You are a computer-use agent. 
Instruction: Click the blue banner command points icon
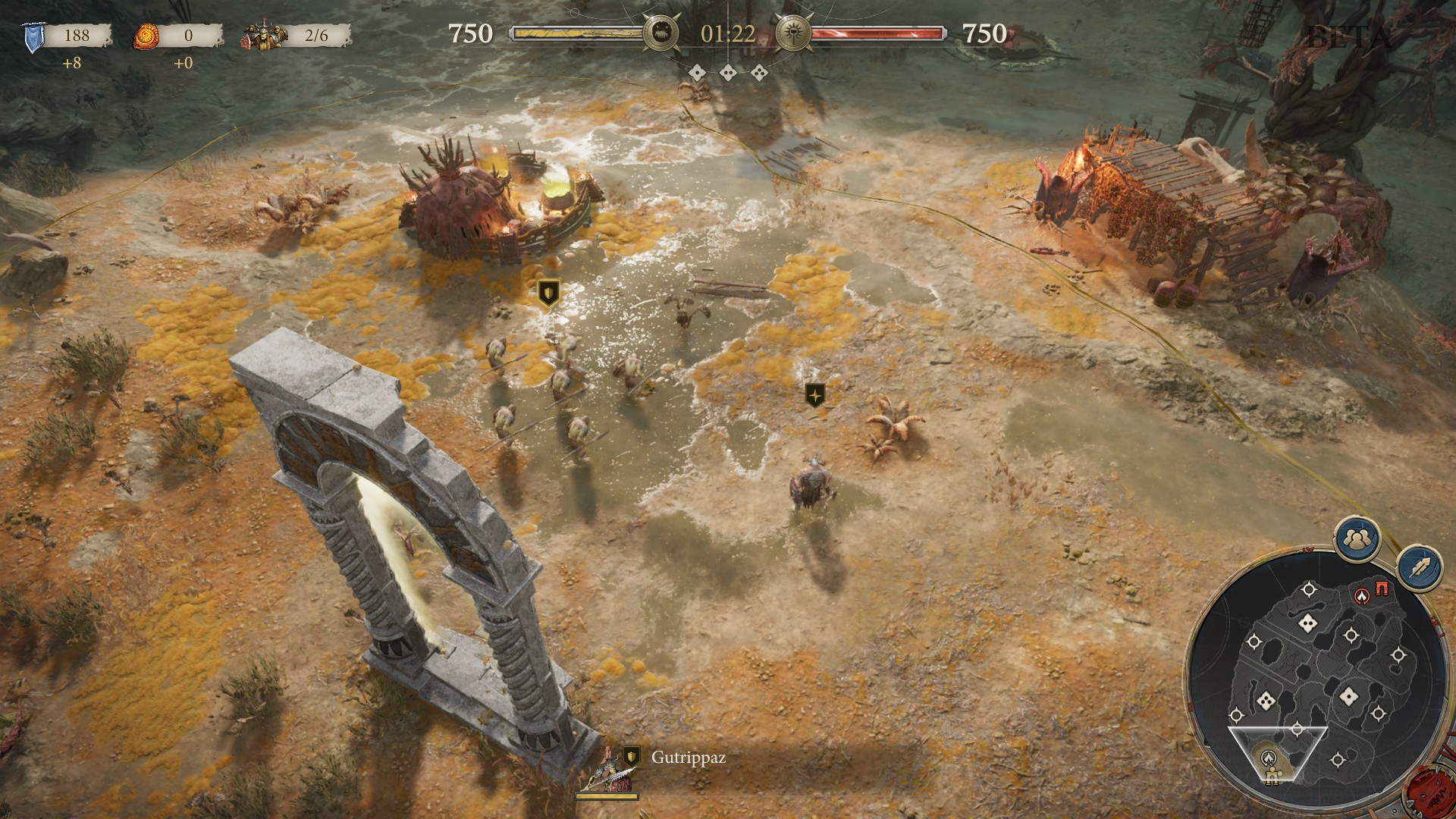pyautogui.click(x=33, y=37)
